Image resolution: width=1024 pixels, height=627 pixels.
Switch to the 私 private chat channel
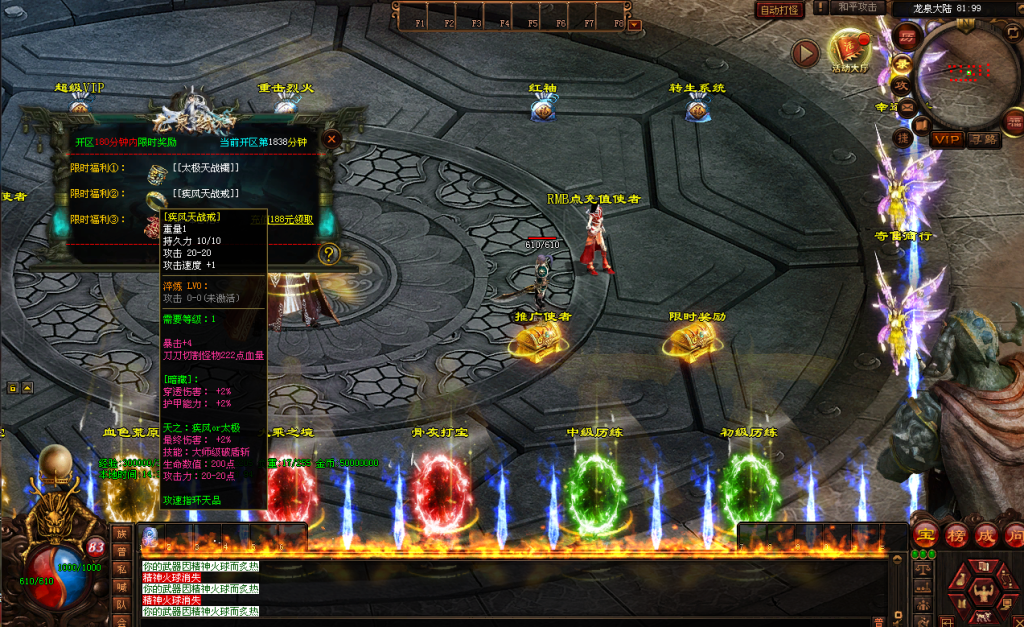coord(121,569)
